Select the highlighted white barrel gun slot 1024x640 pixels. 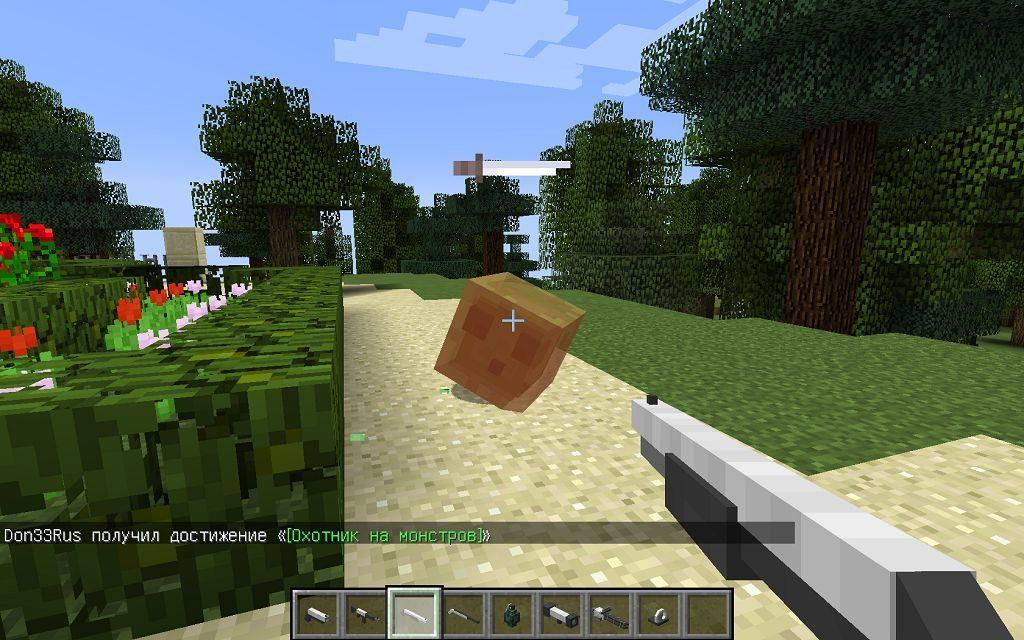414,612
